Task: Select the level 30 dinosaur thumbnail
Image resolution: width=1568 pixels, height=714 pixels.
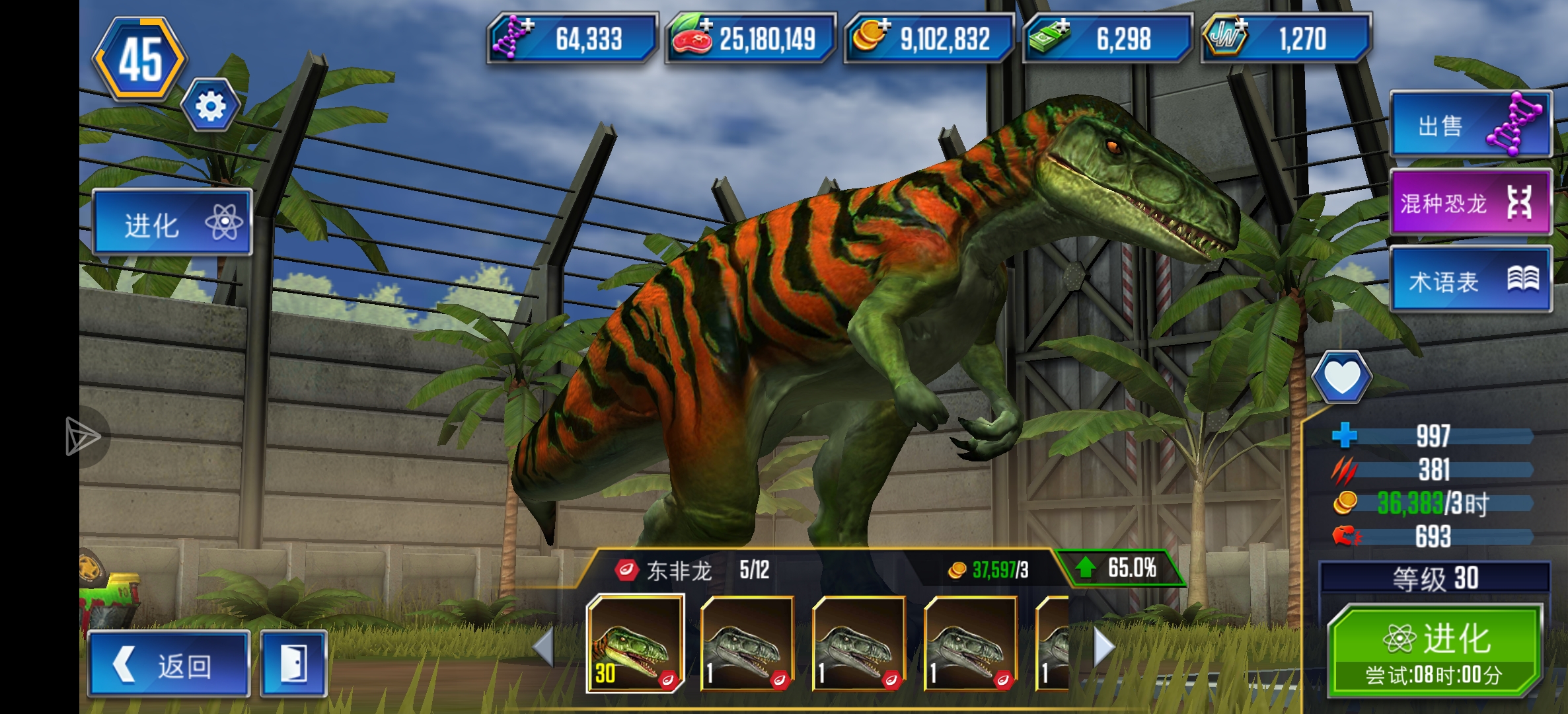Action: [x=635, y=643]
